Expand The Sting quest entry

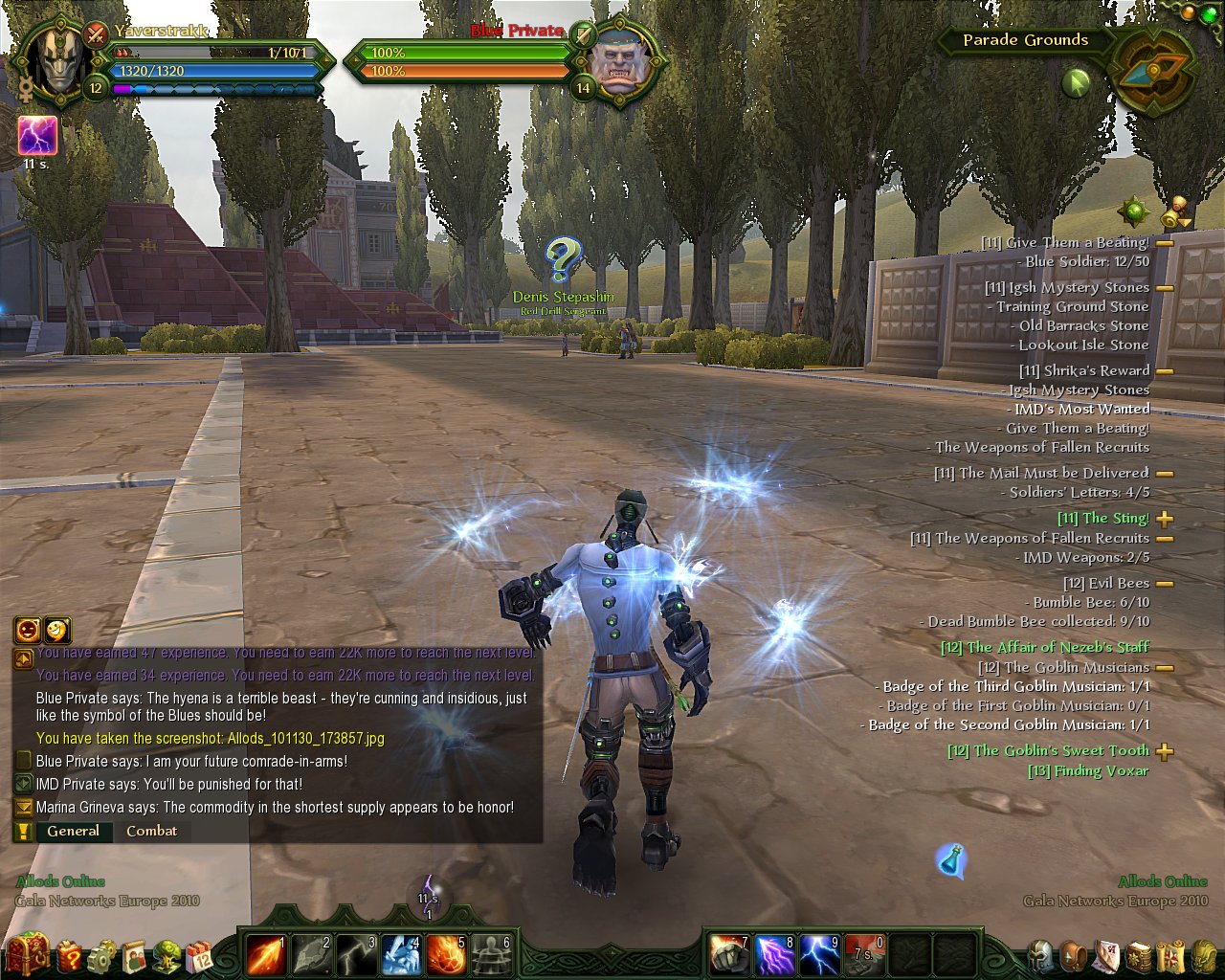tap(1165, 519)
